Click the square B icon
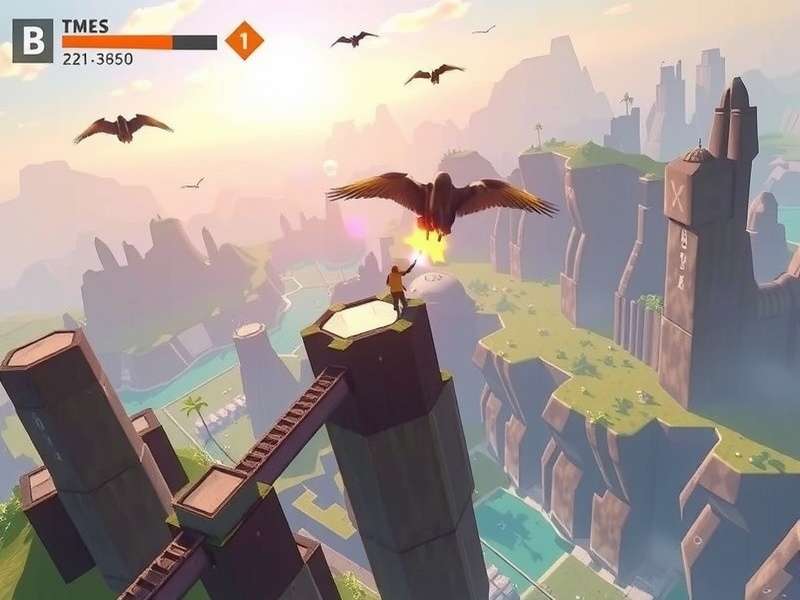 (32, 41)
